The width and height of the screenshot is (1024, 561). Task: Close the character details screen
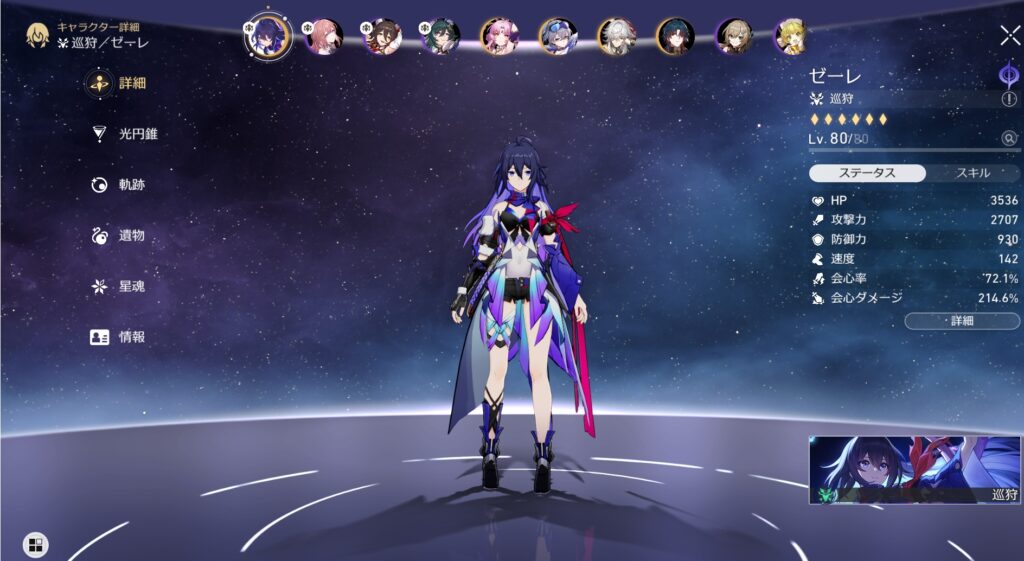(x=1009, y=36)
